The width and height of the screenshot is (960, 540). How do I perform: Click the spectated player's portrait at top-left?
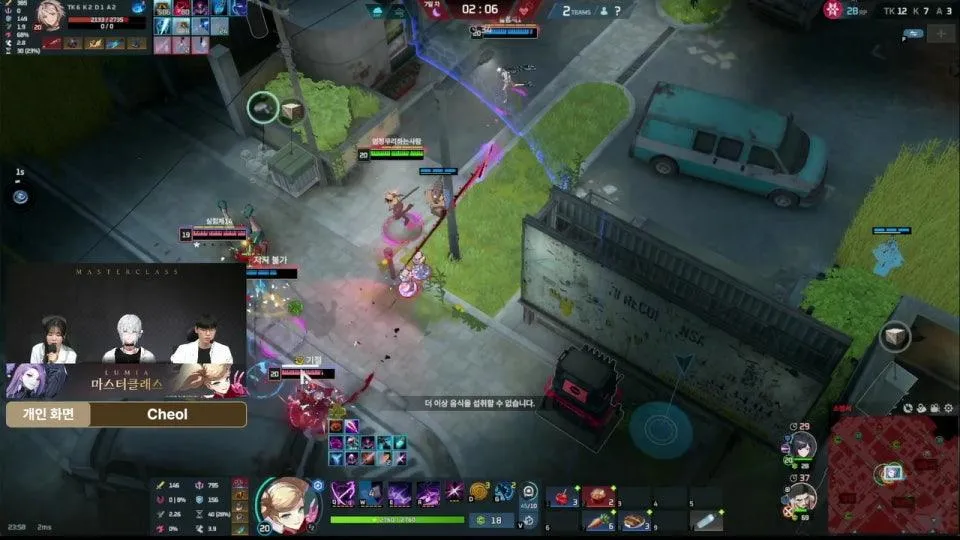(x=50, y=17)
